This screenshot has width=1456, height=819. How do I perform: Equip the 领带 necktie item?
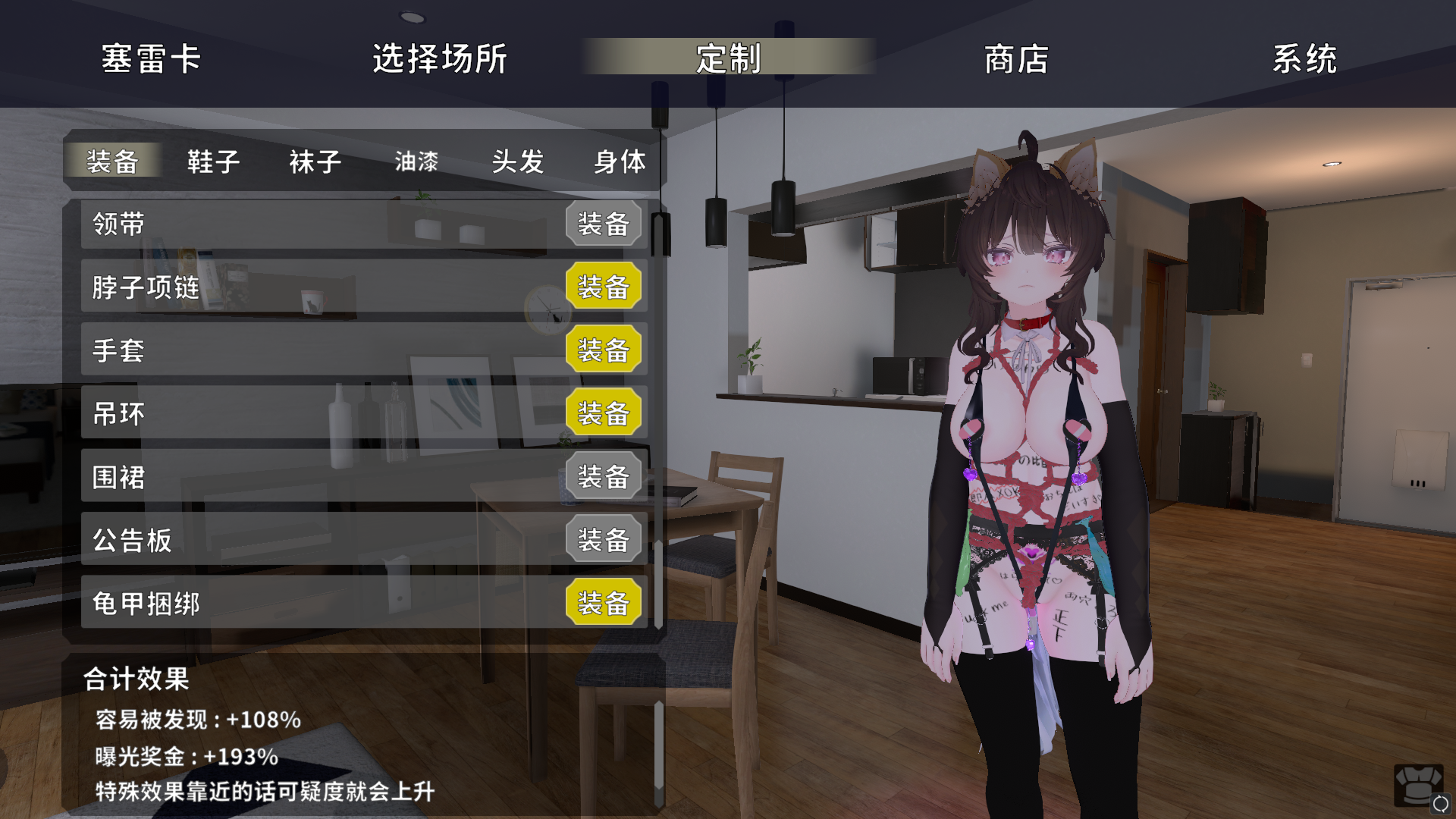pos(604,224)
